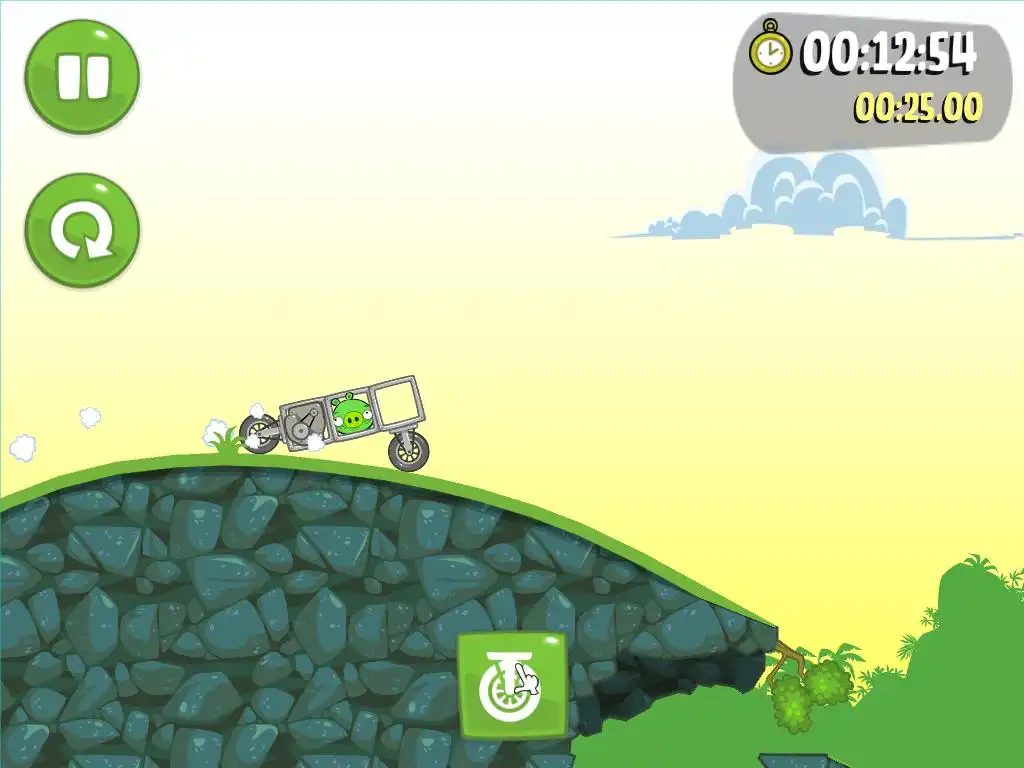The height and width of the screenshot is (768, 1024).
Task: Pause the game with the green button
Action: (x=82, y=77)
